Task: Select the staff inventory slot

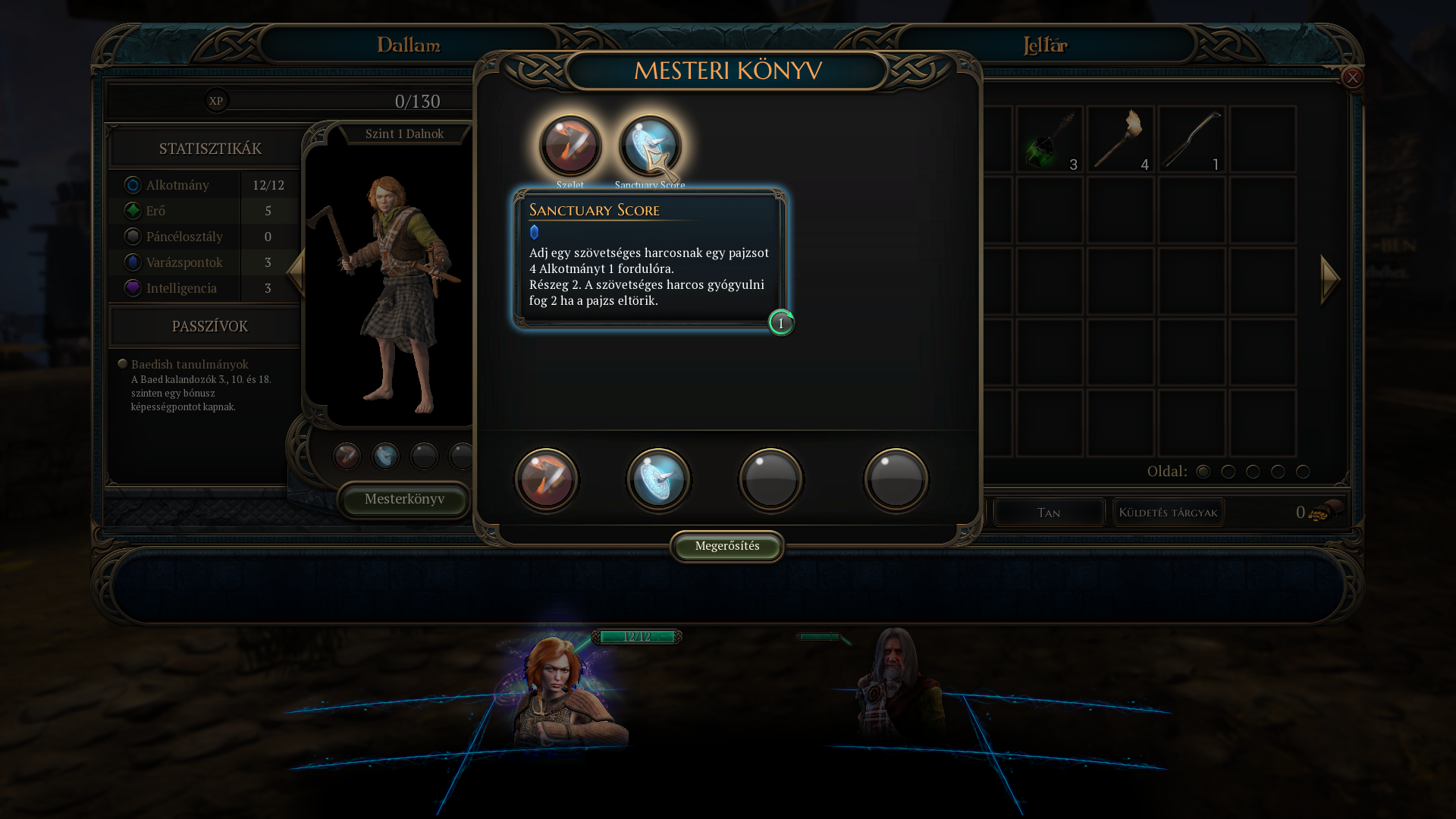Action: click(1191, 140)
